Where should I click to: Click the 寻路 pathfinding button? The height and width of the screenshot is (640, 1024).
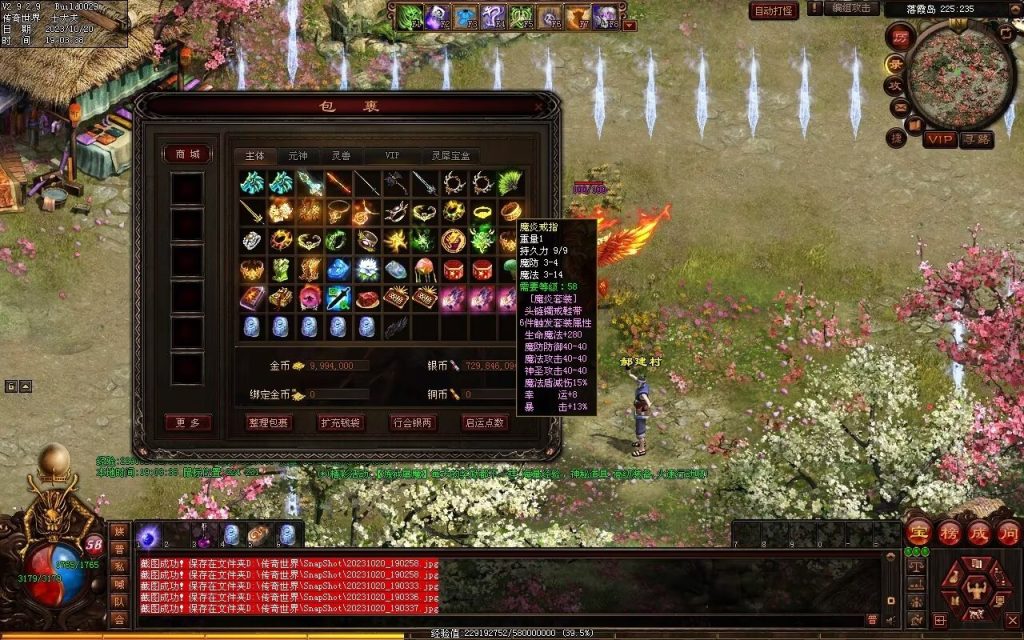click(x=976, y=139)
